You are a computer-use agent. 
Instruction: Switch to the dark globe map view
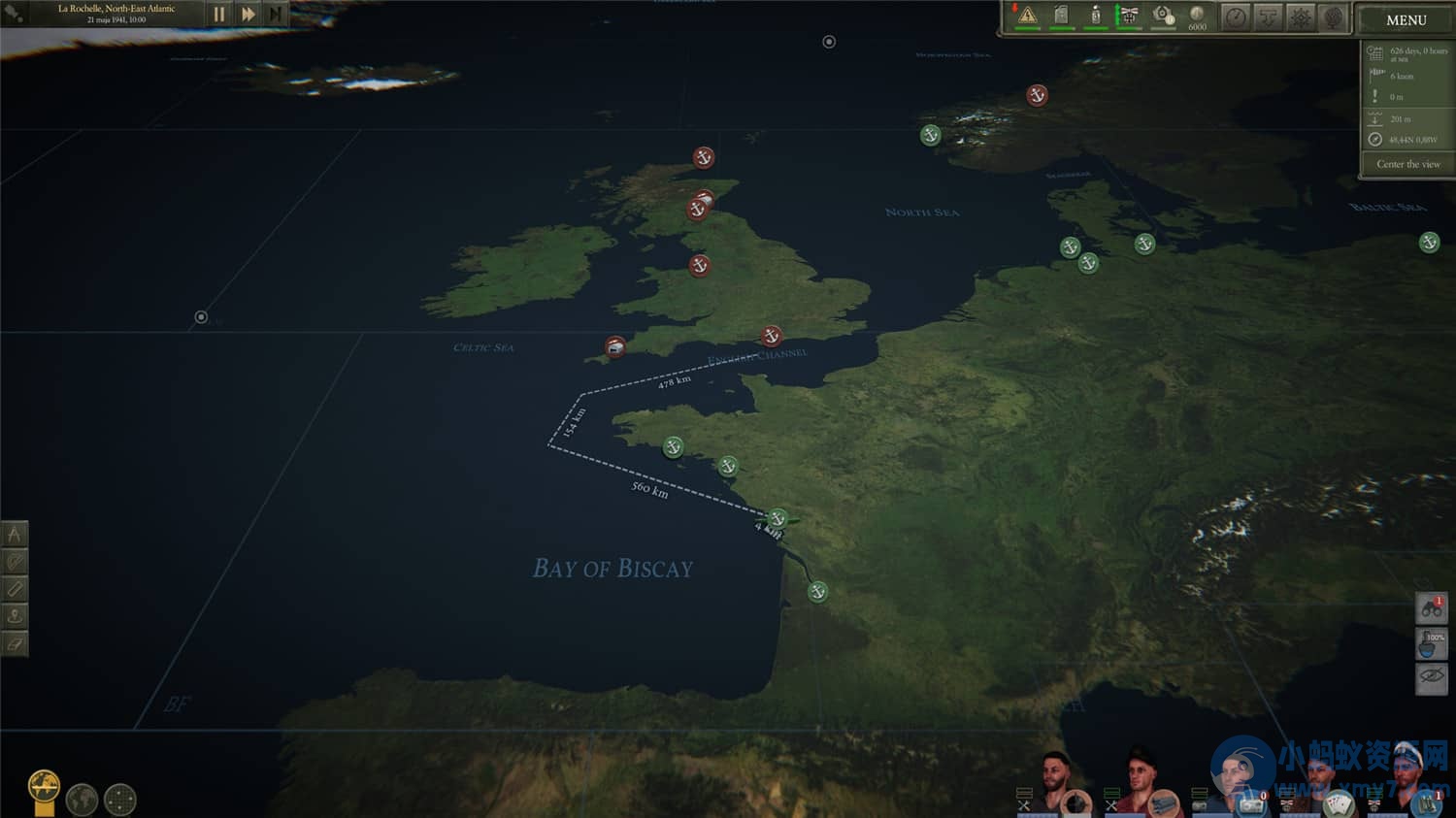(82, 799)
